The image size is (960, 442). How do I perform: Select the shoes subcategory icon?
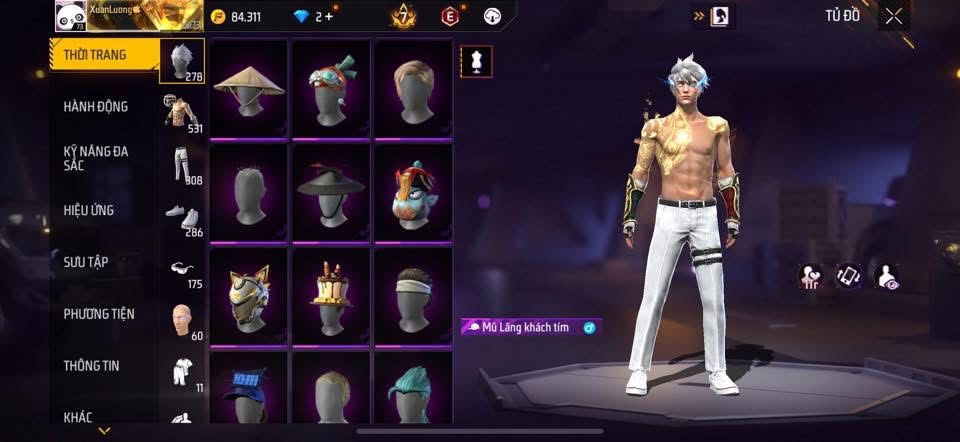pos(182,217)
